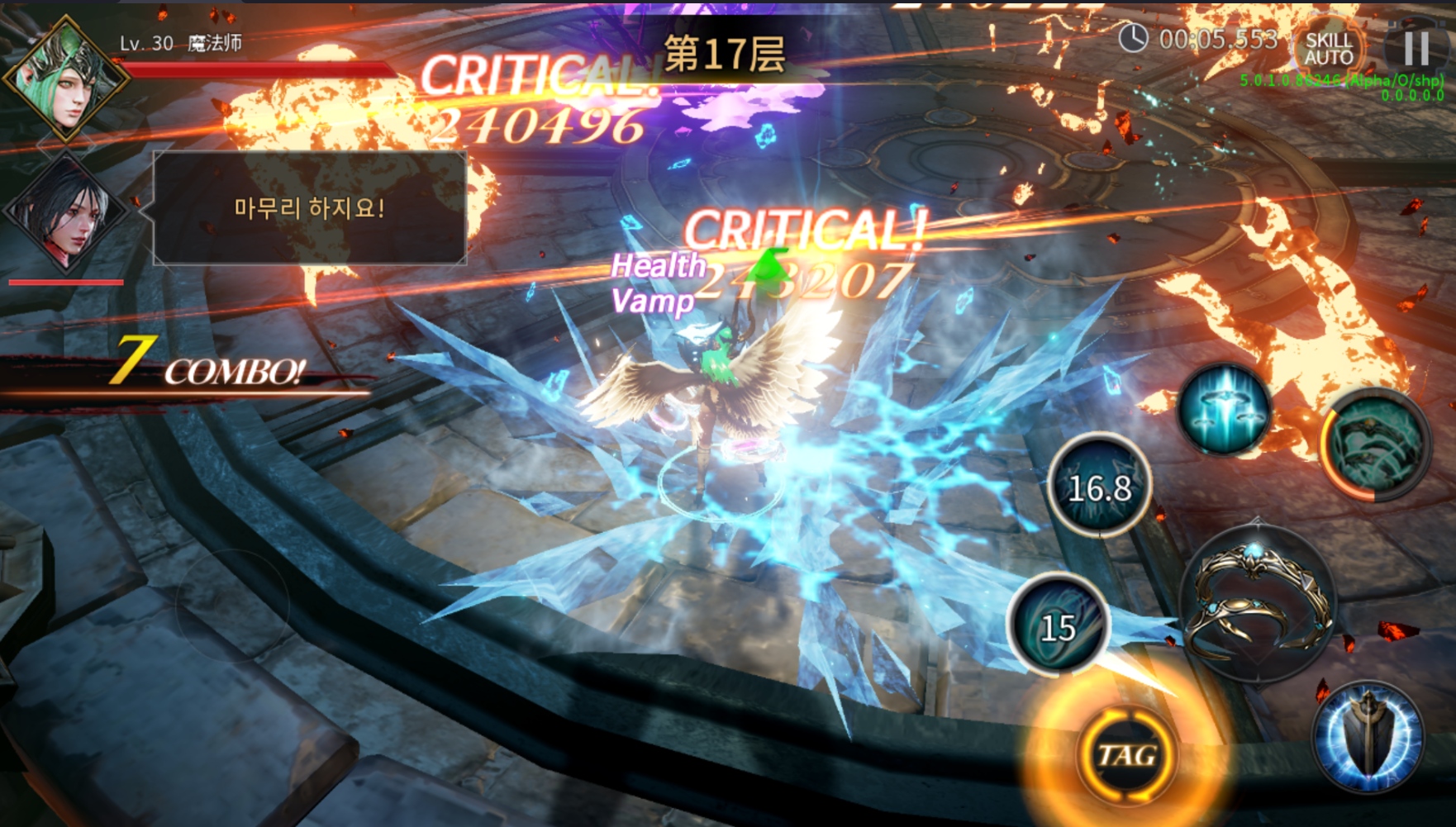The height and width of the screenshot is (827, 1456).
Task: Use the golden ring basic attack button
Action: (1258, 601)
